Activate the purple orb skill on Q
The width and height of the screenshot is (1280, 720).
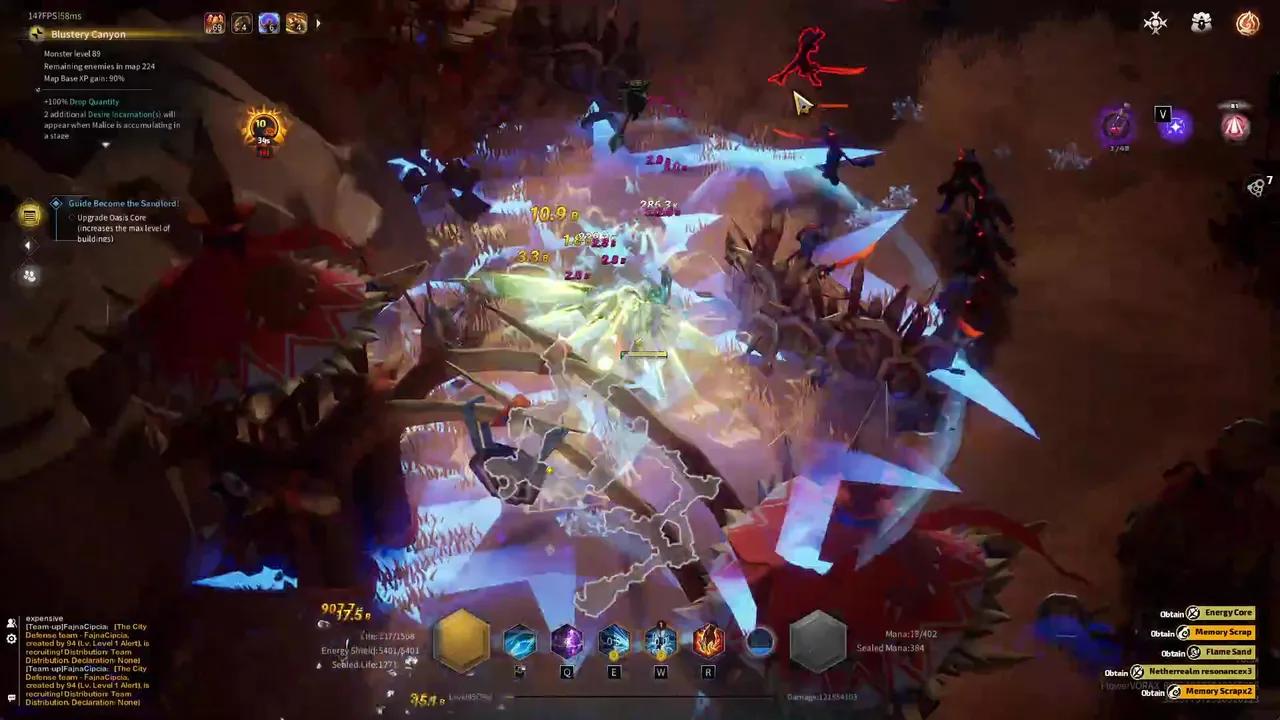click(x=567, y=641)
